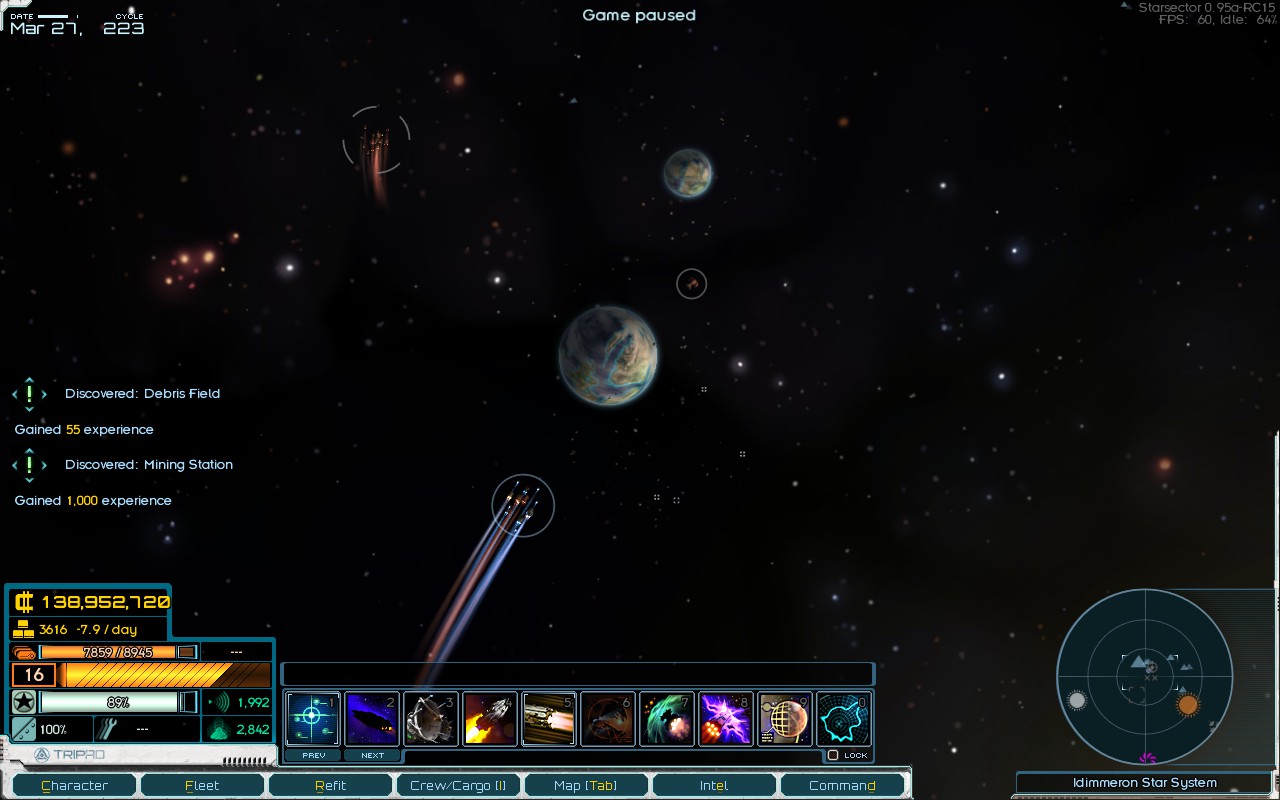Image resolution: width=1280 pixels, height=800 pixels.
Task: Activate the Go Dark ability in slot 2
Action: click(372, 718)
